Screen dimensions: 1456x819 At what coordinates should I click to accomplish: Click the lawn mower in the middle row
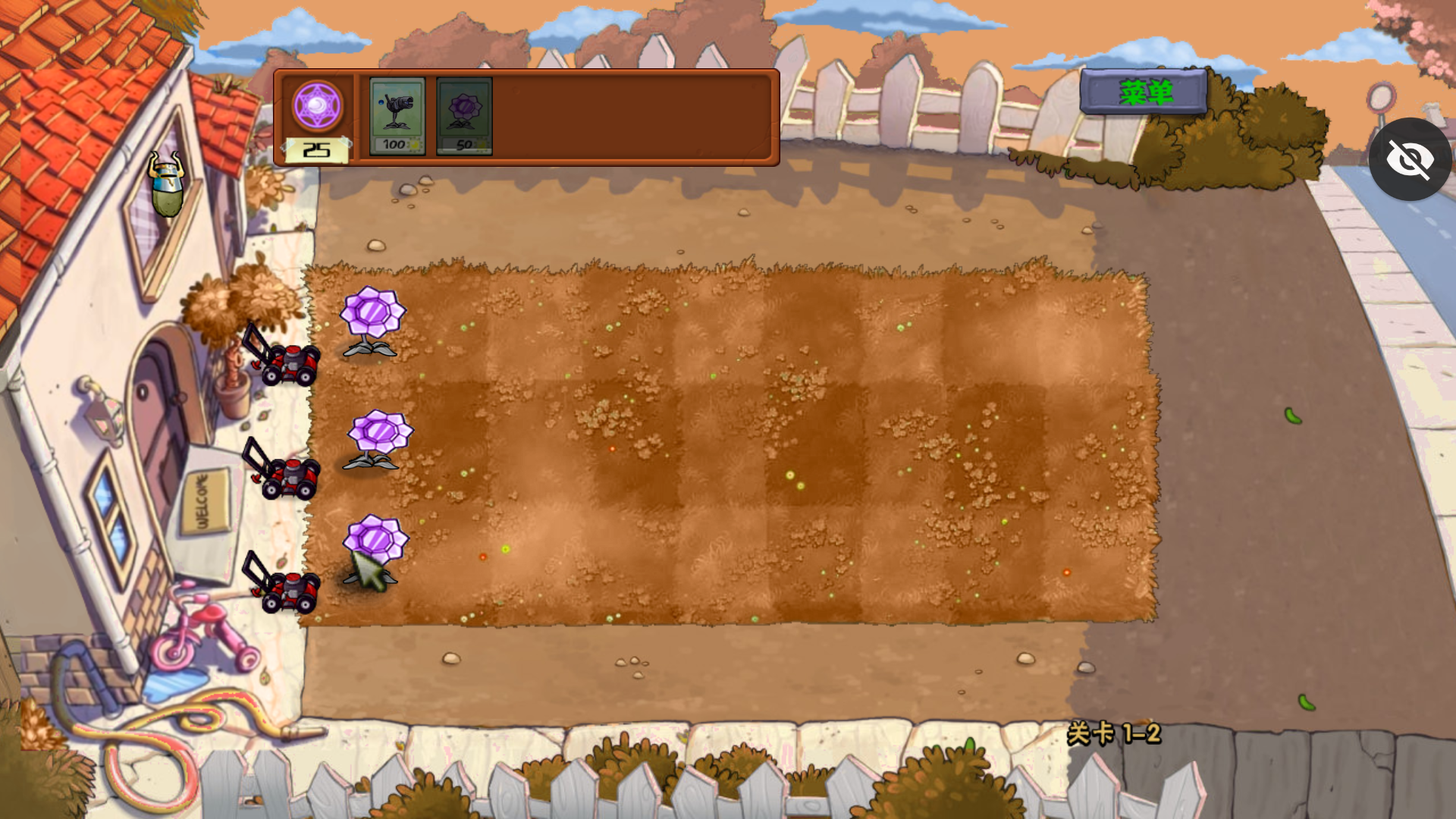click(x=288, y=483)
